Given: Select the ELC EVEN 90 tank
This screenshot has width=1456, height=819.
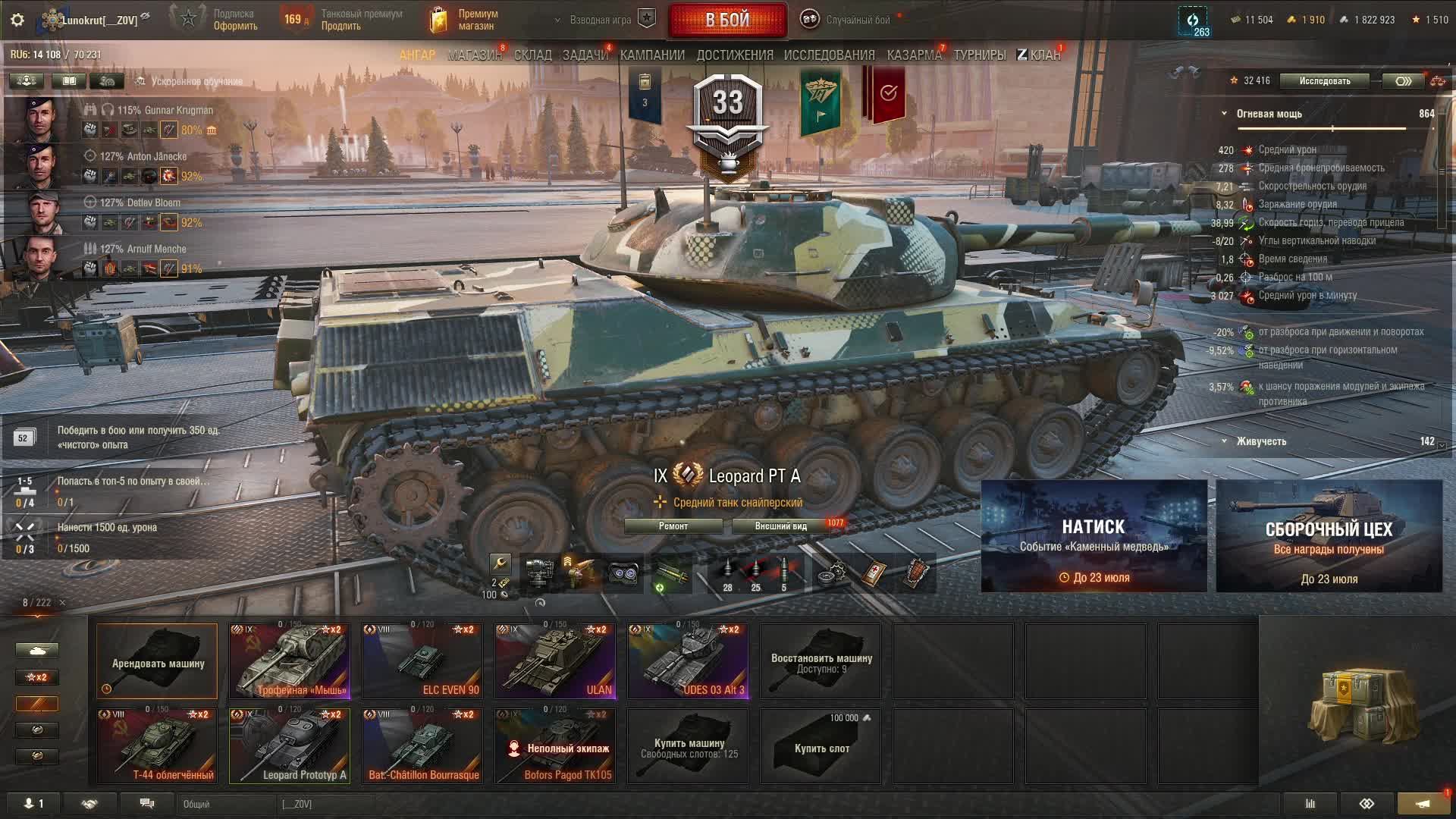Looking at the screenshot, I should (x=422, y=661).
